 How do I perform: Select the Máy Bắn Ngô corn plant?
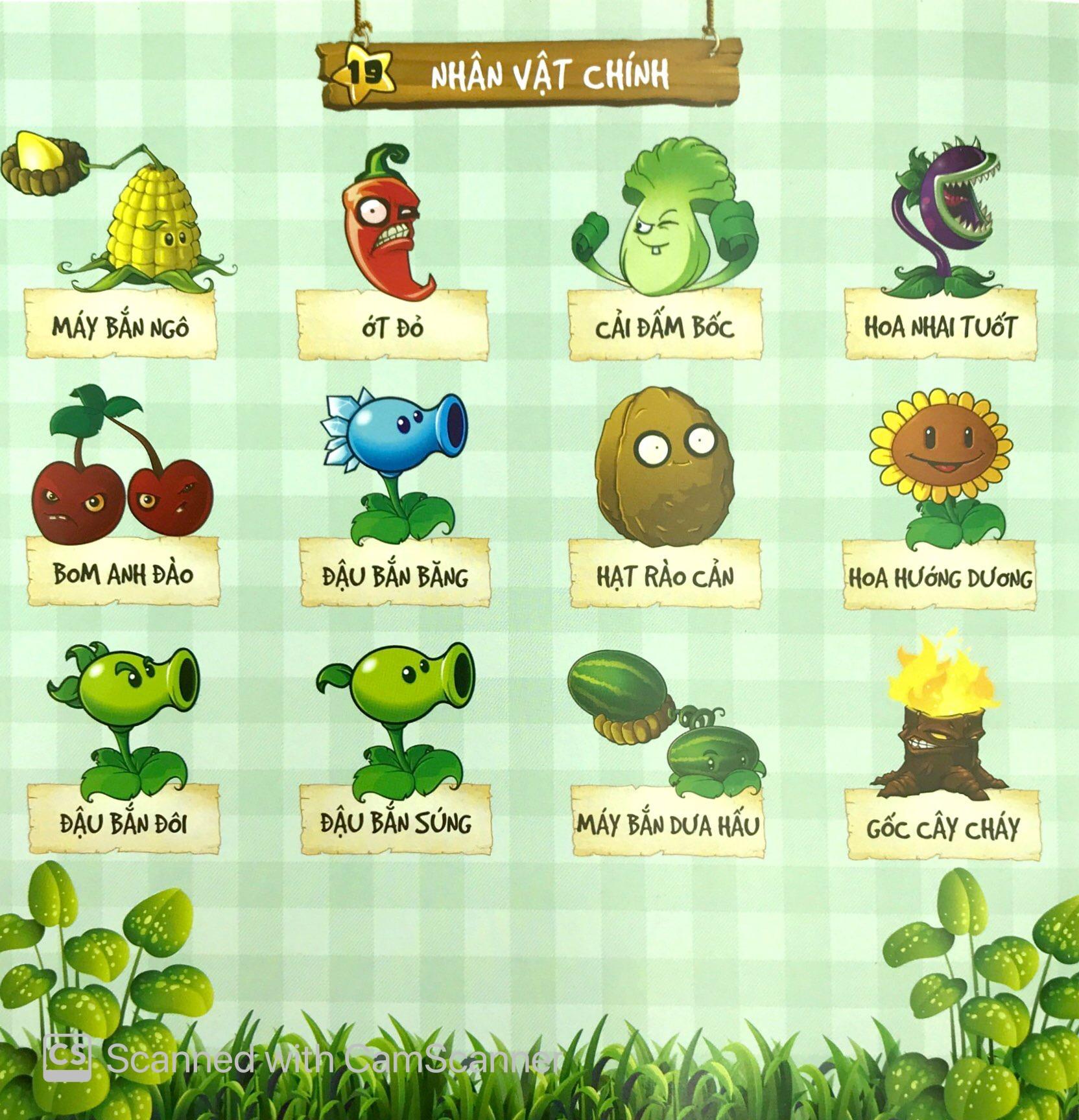152,227
